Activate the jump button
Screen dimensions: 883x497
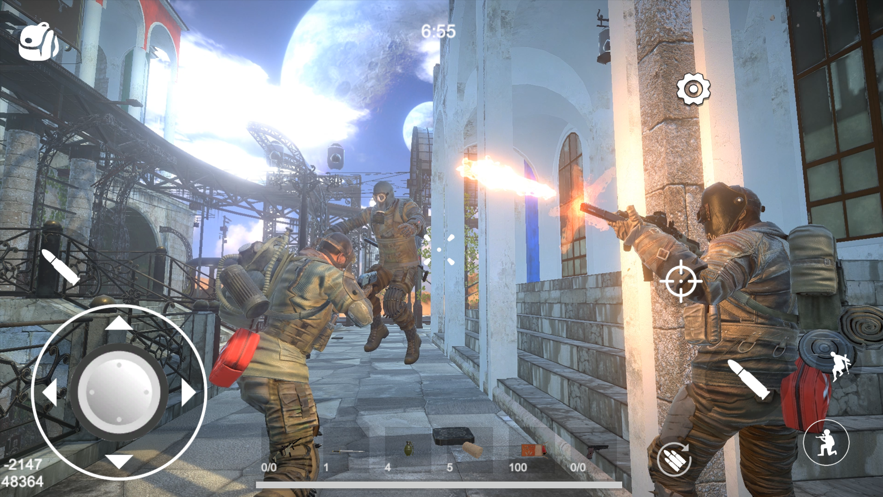[838, 367]
